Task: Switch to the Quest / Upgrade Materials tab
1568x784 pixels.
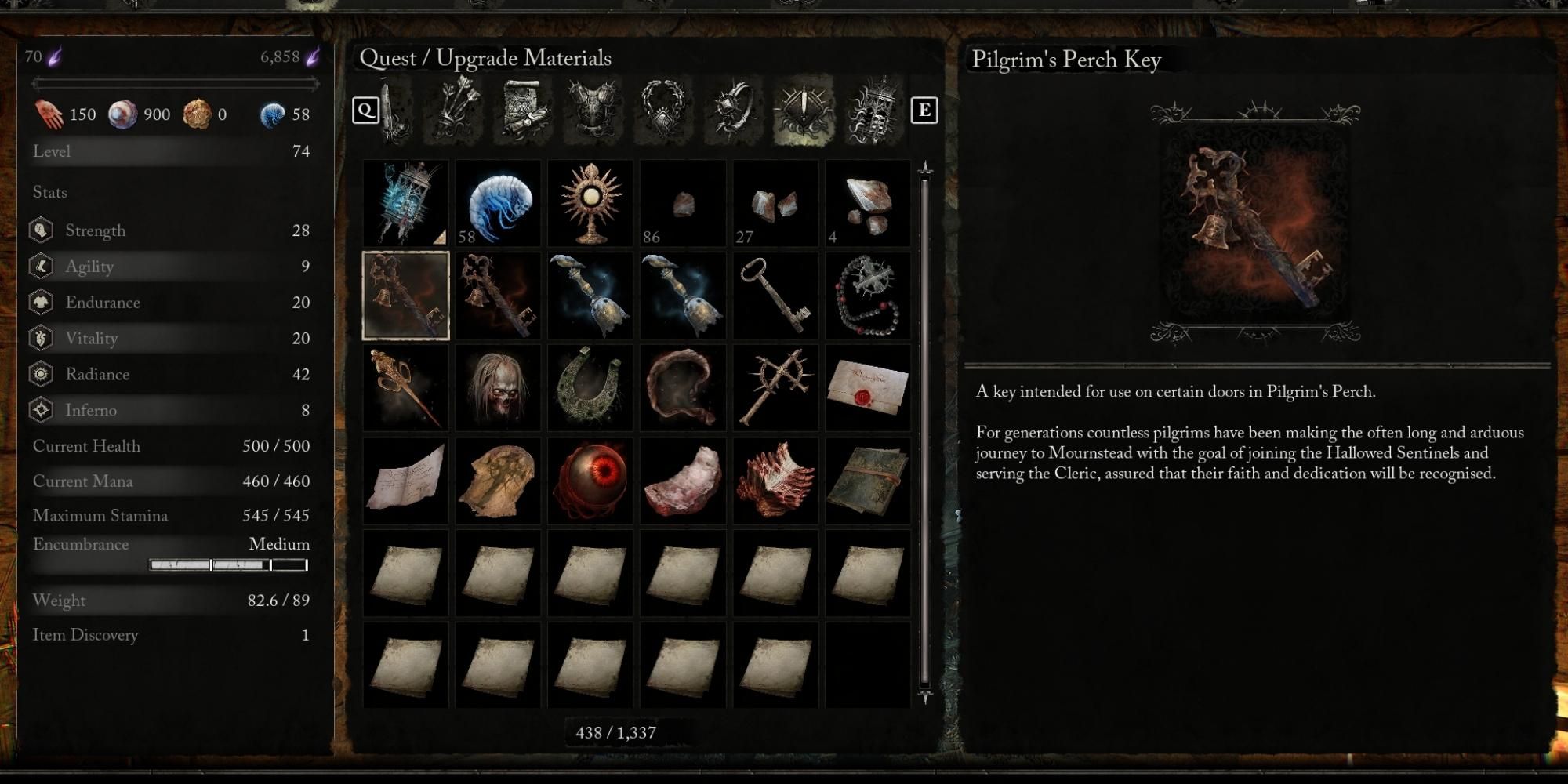Action: 804,110
